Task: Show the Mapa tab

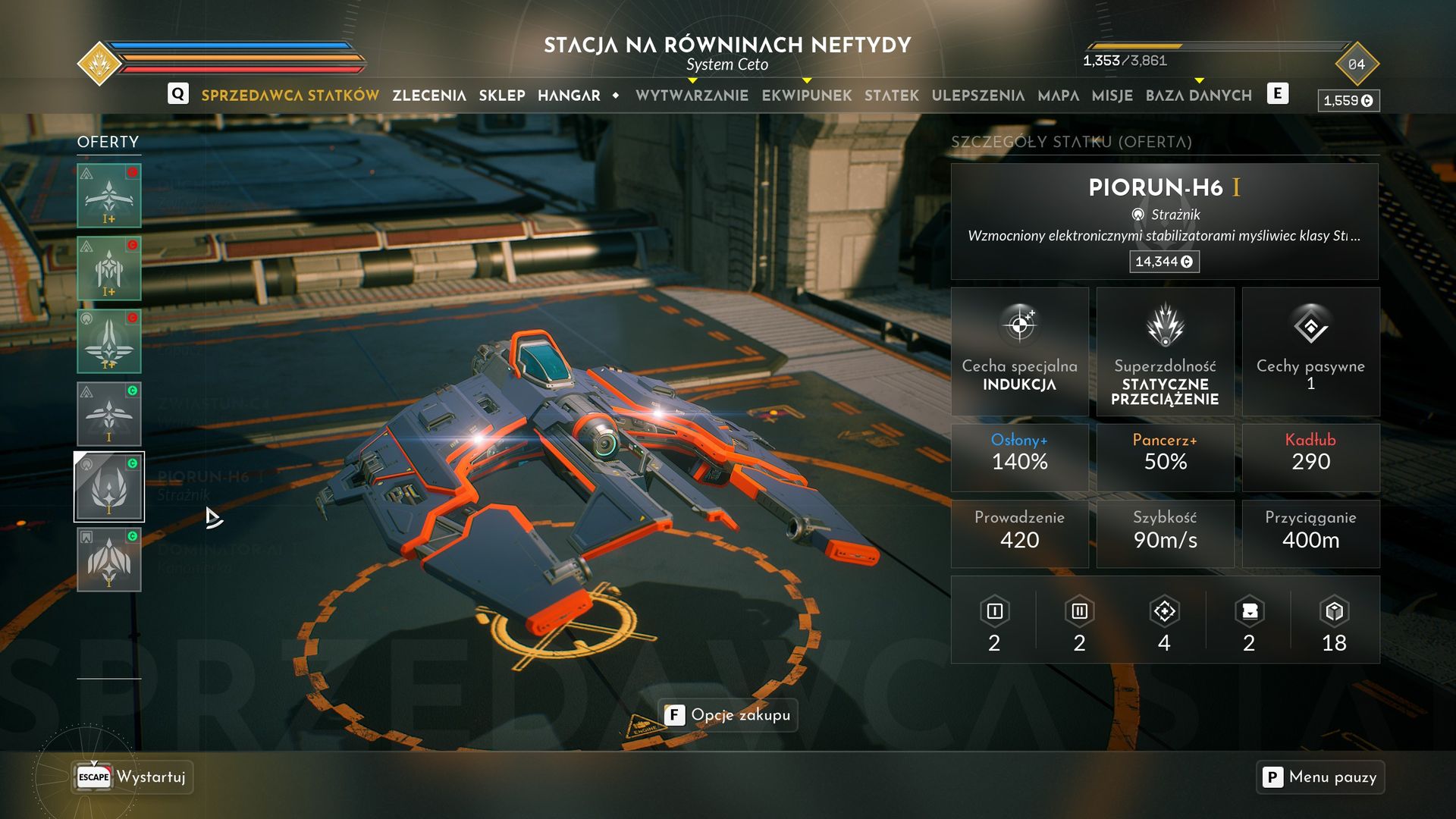Action: click(1059, 96)
